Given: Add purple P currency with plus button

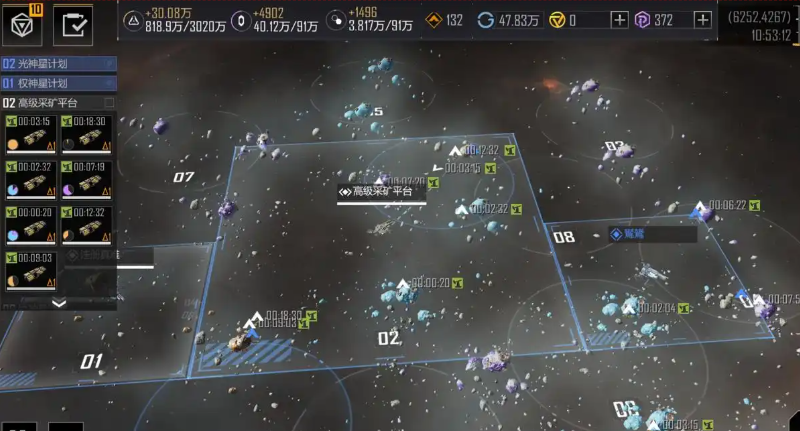Looking at the screenshot, I should 703,20.
